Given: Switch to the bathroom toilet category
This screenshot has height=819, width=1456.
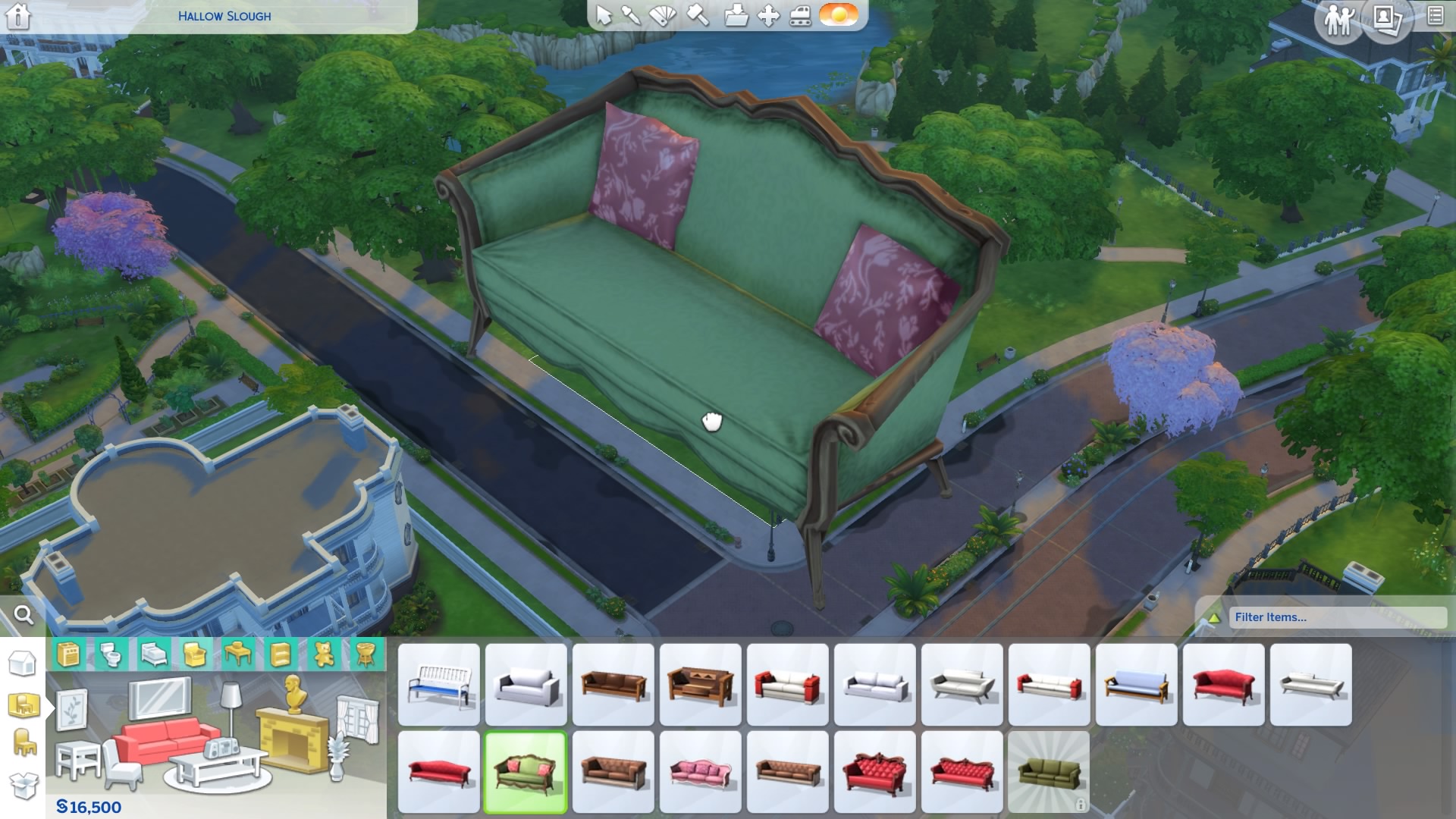Looking at the screenshot, I should 111,654.
